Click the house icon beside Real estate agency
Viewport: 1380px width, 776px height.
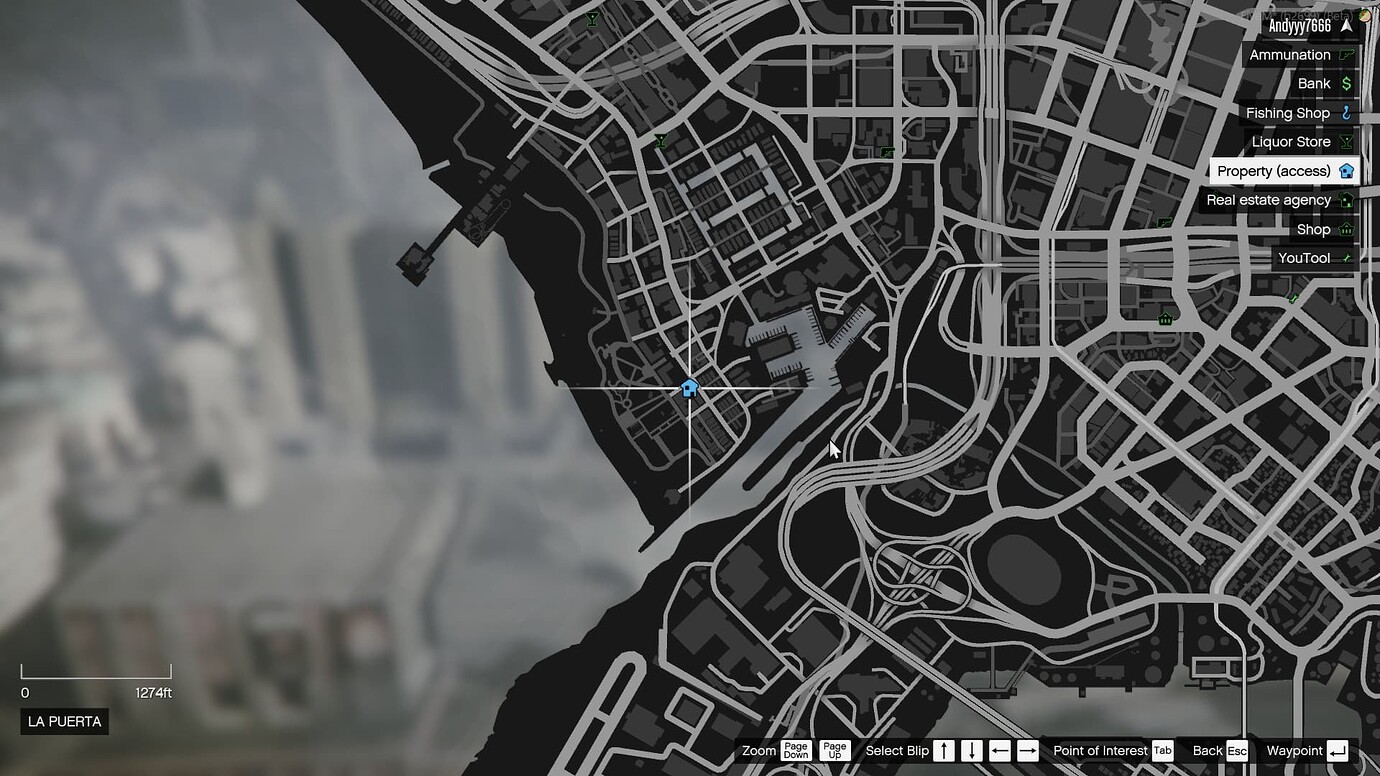1347,199
